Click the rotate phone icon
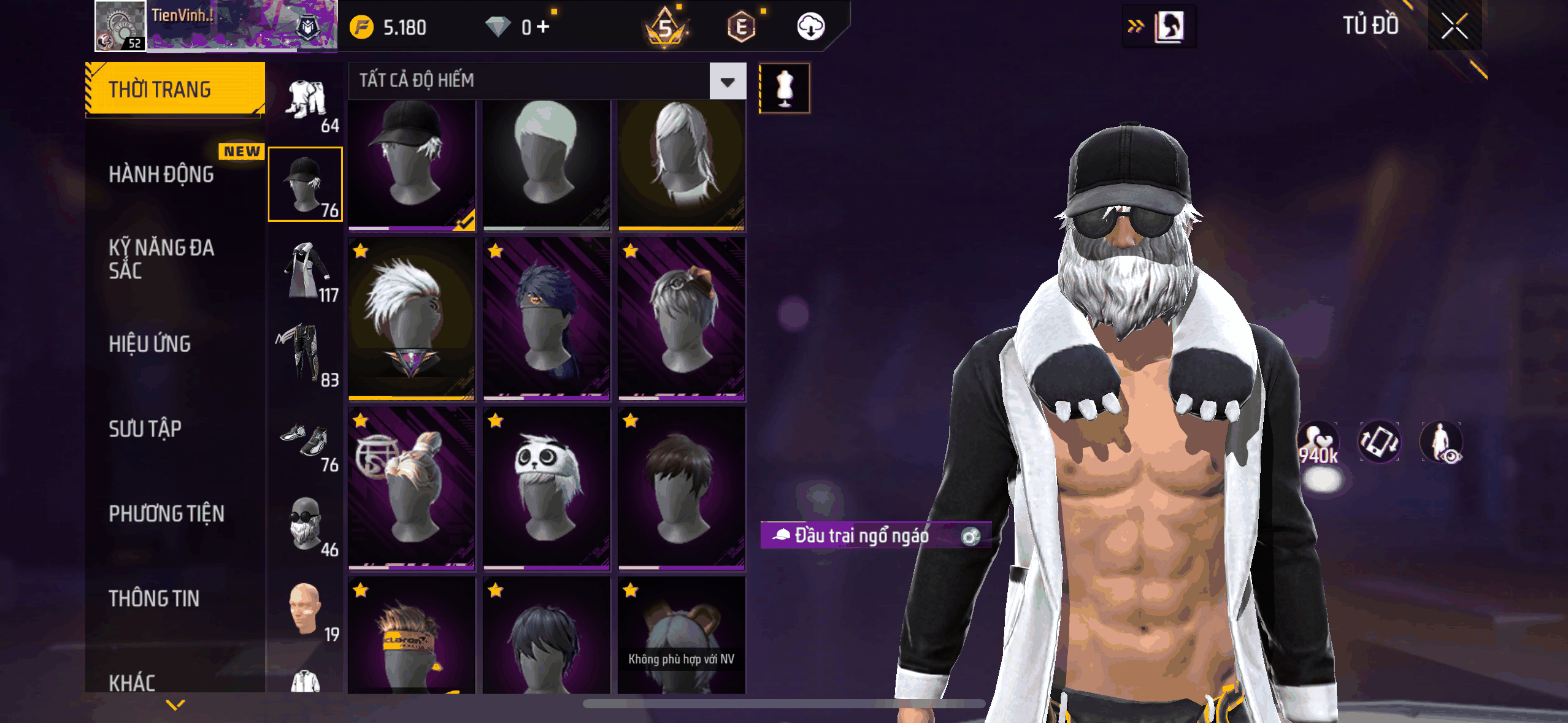This screenshot has height=723, width=1568. 1378,442
